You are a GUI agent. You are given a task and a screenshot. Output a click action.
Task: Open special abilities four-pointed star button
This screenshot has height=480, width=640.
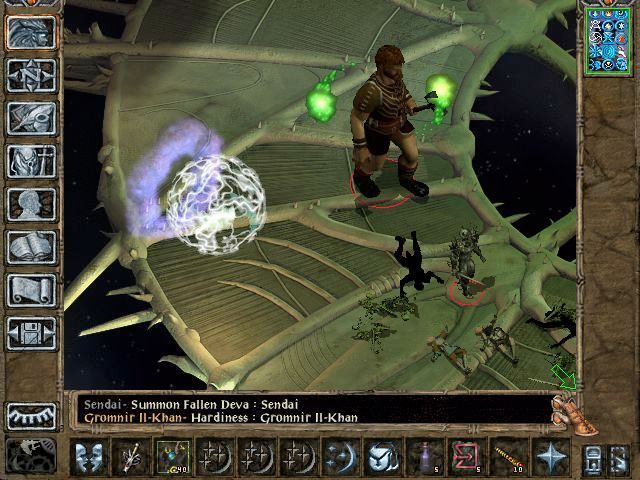(x=551, y=457)
